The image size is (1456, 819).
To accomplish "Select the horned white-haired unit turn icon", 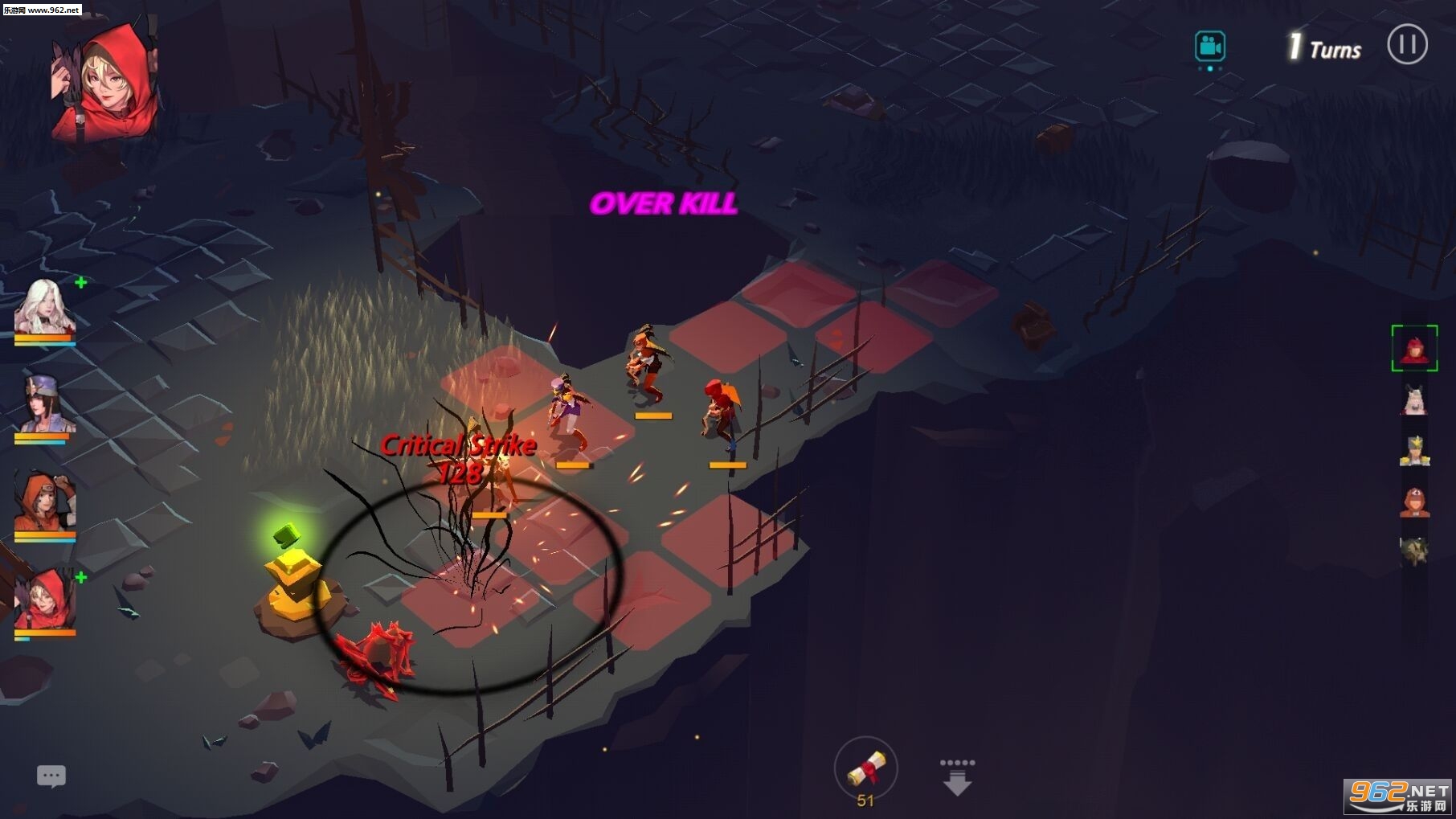I will (x=1414, y=399).
